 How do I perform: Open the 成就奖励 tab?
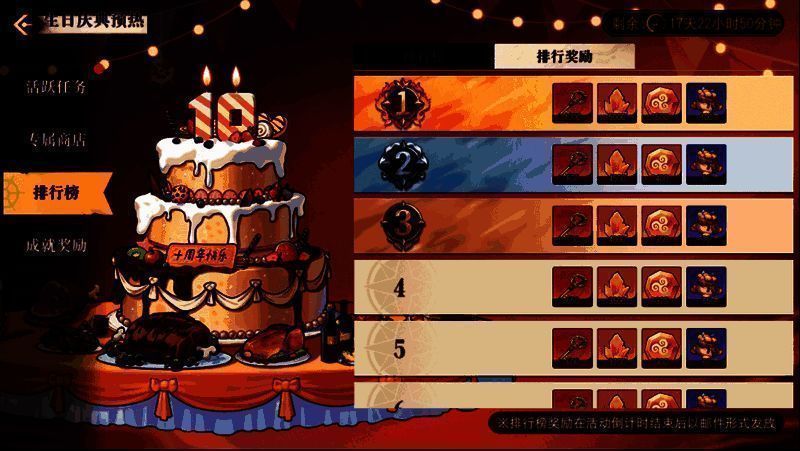pos(56,245)
